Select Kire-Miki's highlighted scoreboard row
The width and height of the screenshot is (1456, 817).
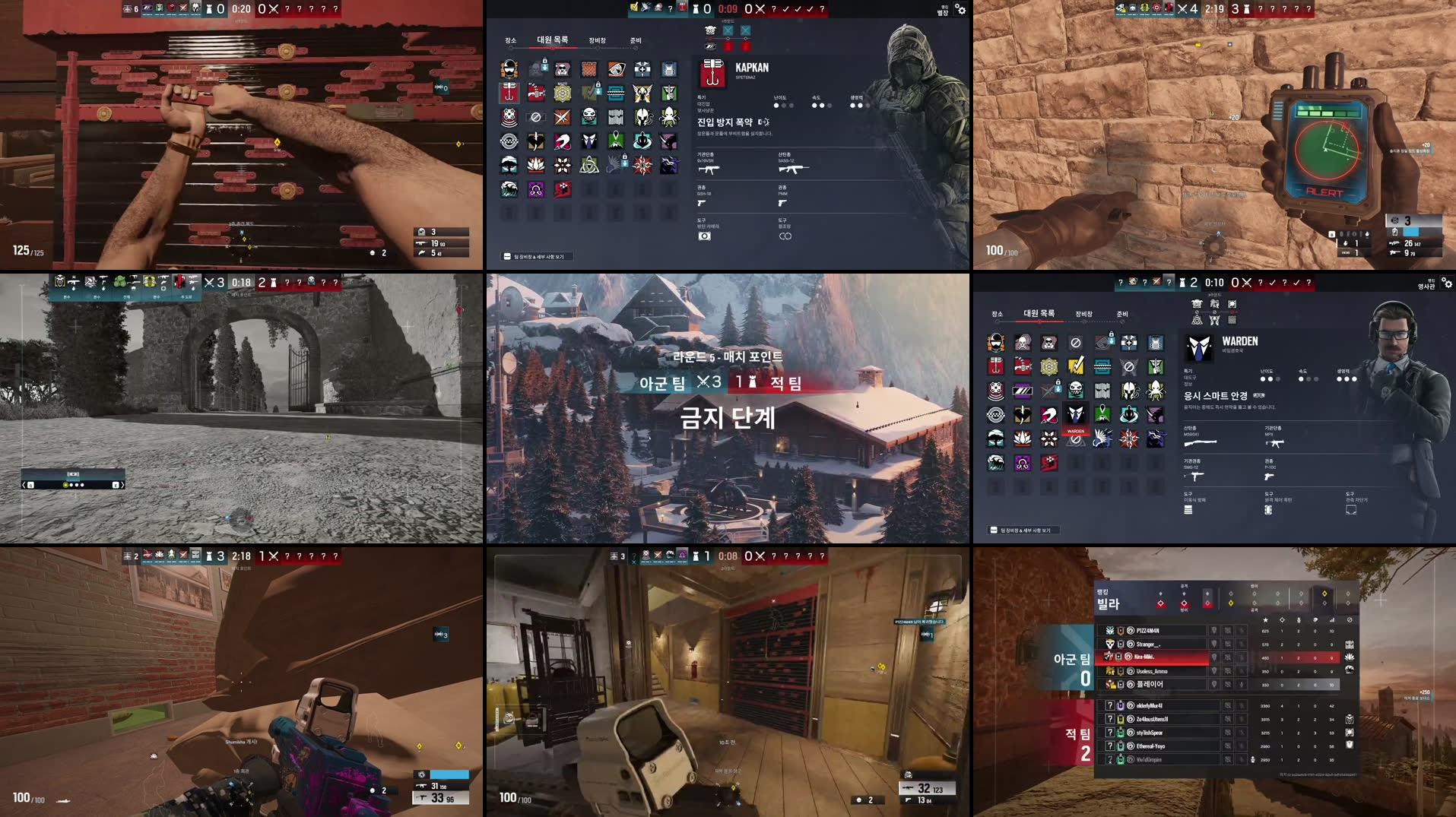tap(1144, 657)
